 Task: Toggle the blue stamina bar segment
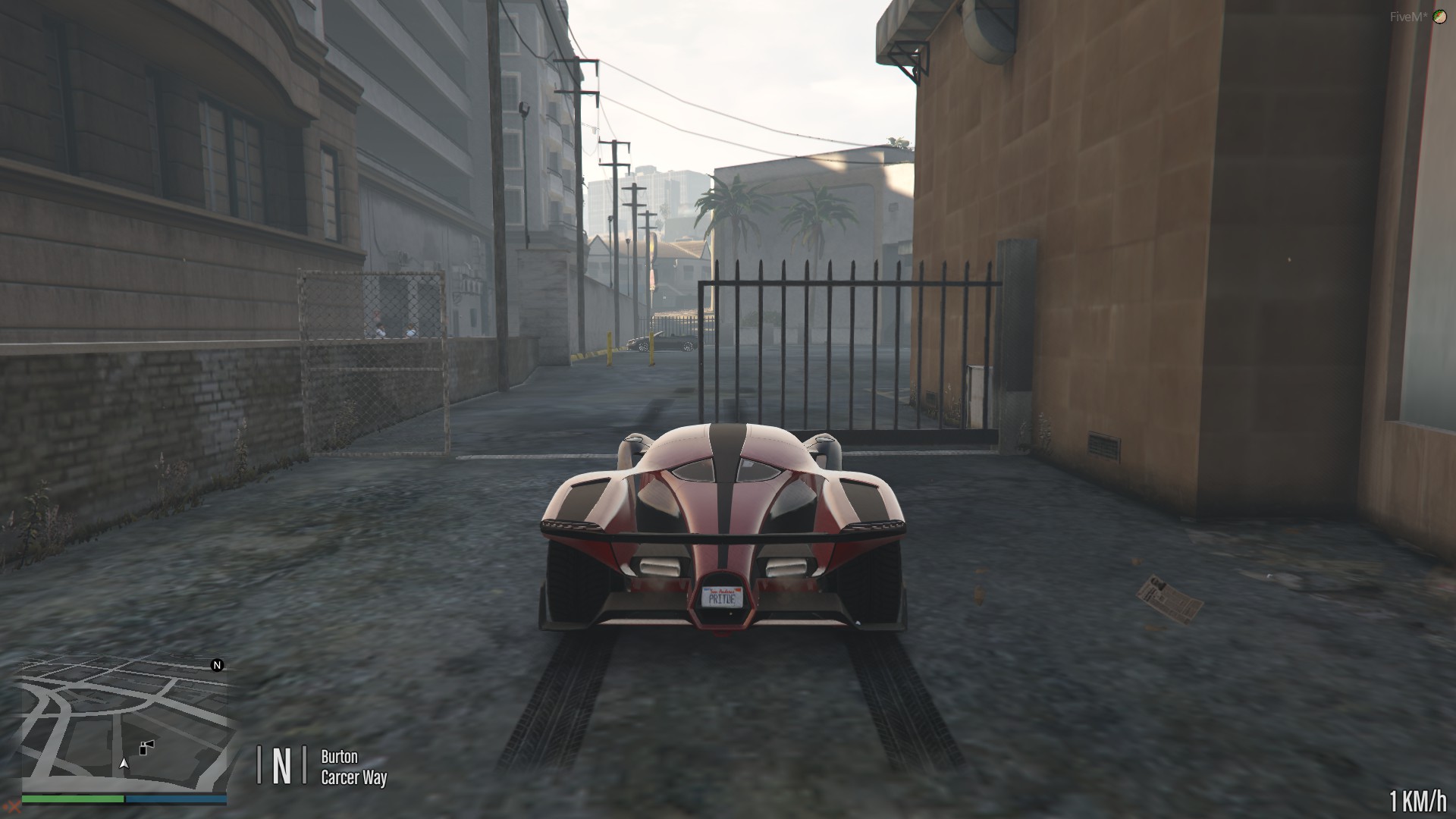tap(176, 799)
